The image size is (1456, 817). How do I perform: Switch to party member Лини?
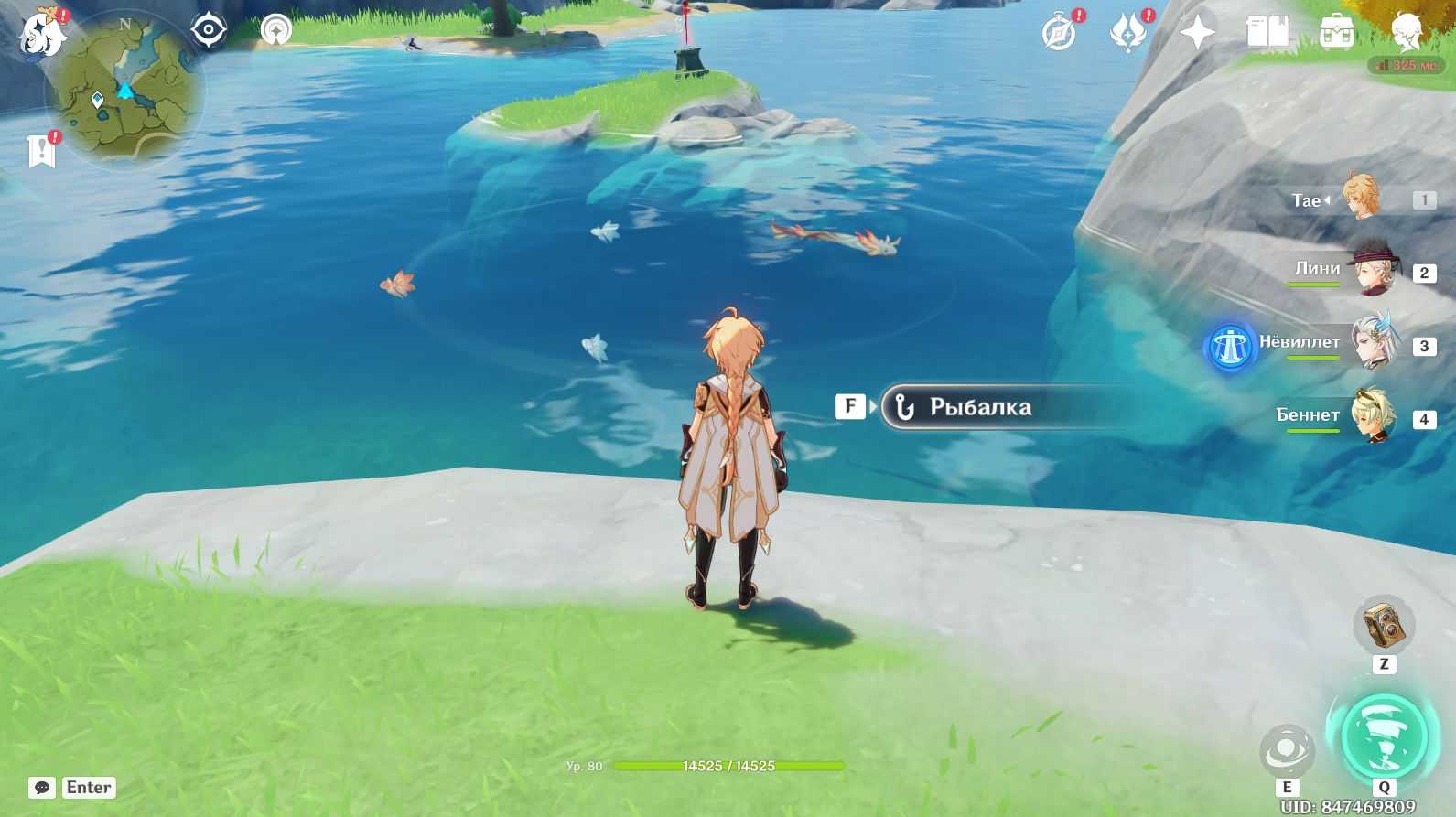pos(1371,270)
